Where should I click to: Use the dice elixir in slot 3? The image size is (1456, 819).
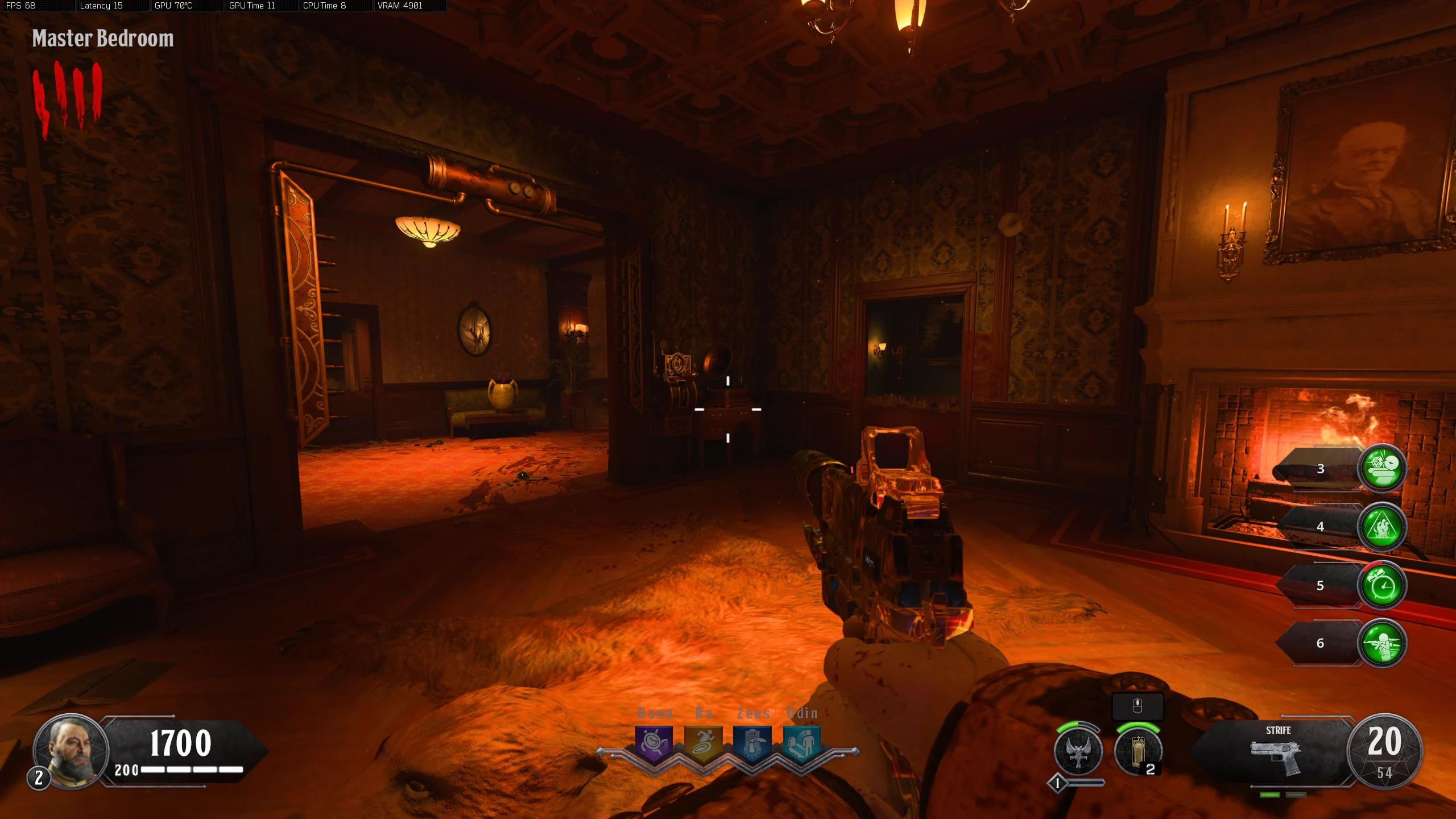point(1381,469)
